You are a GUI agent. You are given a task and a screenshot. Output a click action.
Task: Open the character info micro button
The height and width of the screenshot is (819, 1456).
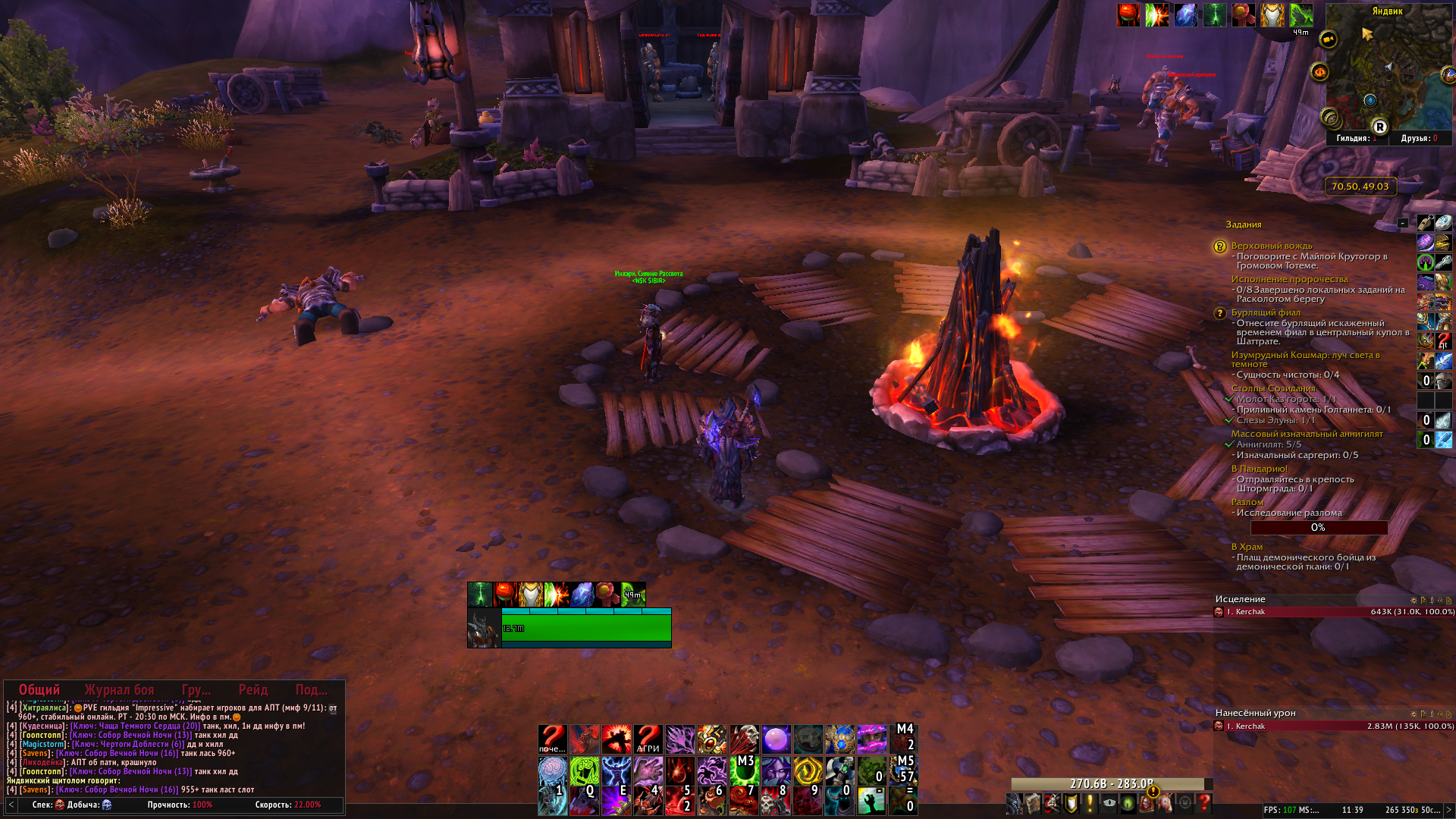[1014, 803]
